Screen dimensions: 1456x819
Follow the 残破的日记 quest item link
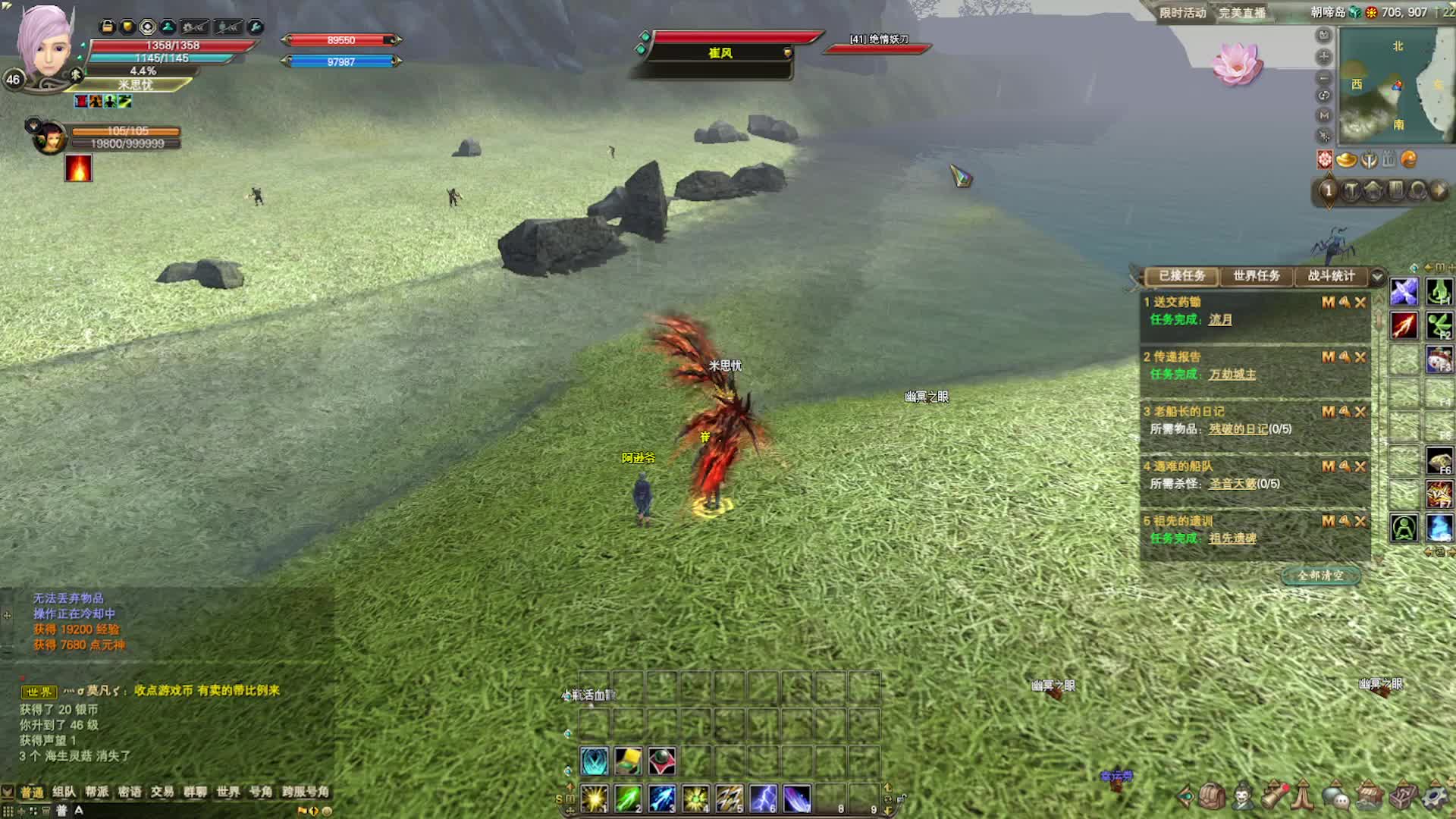click(x=1238, y=429)
